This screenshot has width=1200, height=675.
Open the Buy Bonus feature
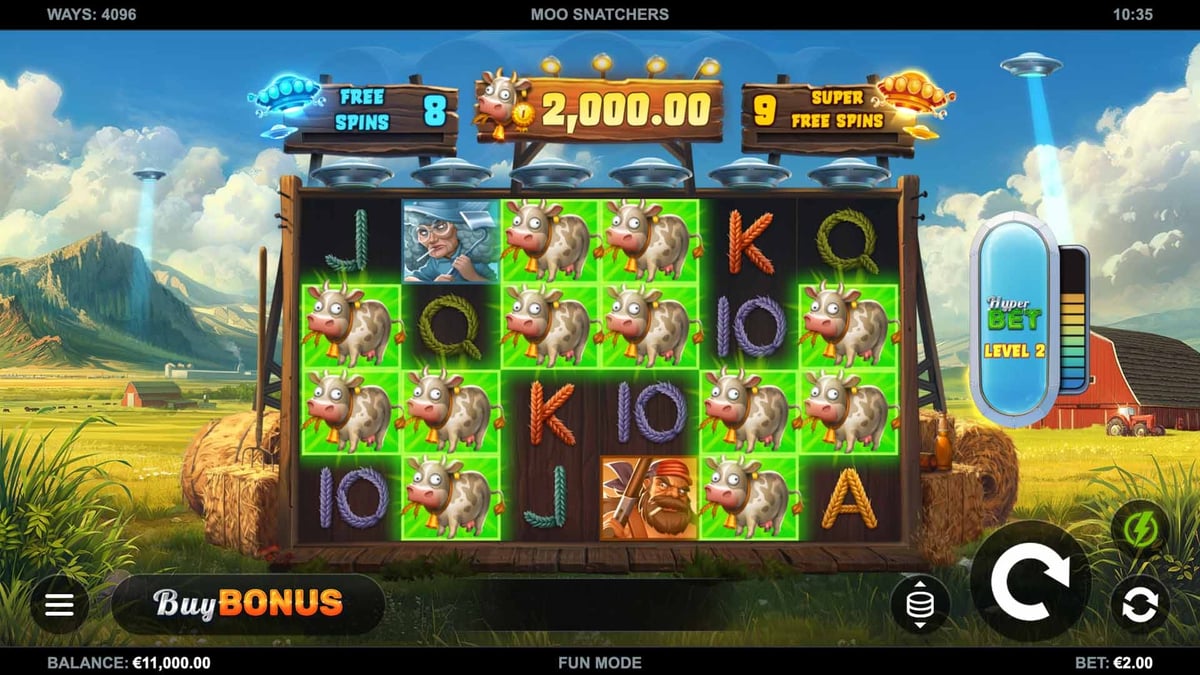[x=248, y=603]
